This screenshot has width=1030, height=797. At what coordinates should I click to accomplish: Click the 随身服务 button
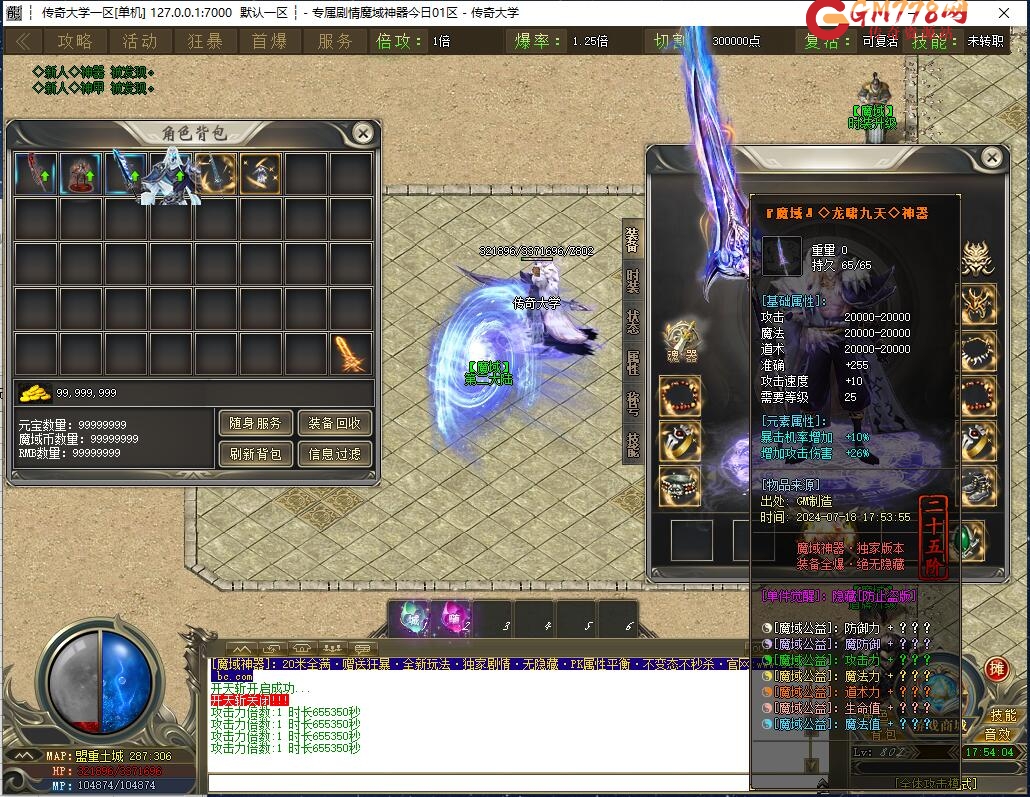coord(255,423)
